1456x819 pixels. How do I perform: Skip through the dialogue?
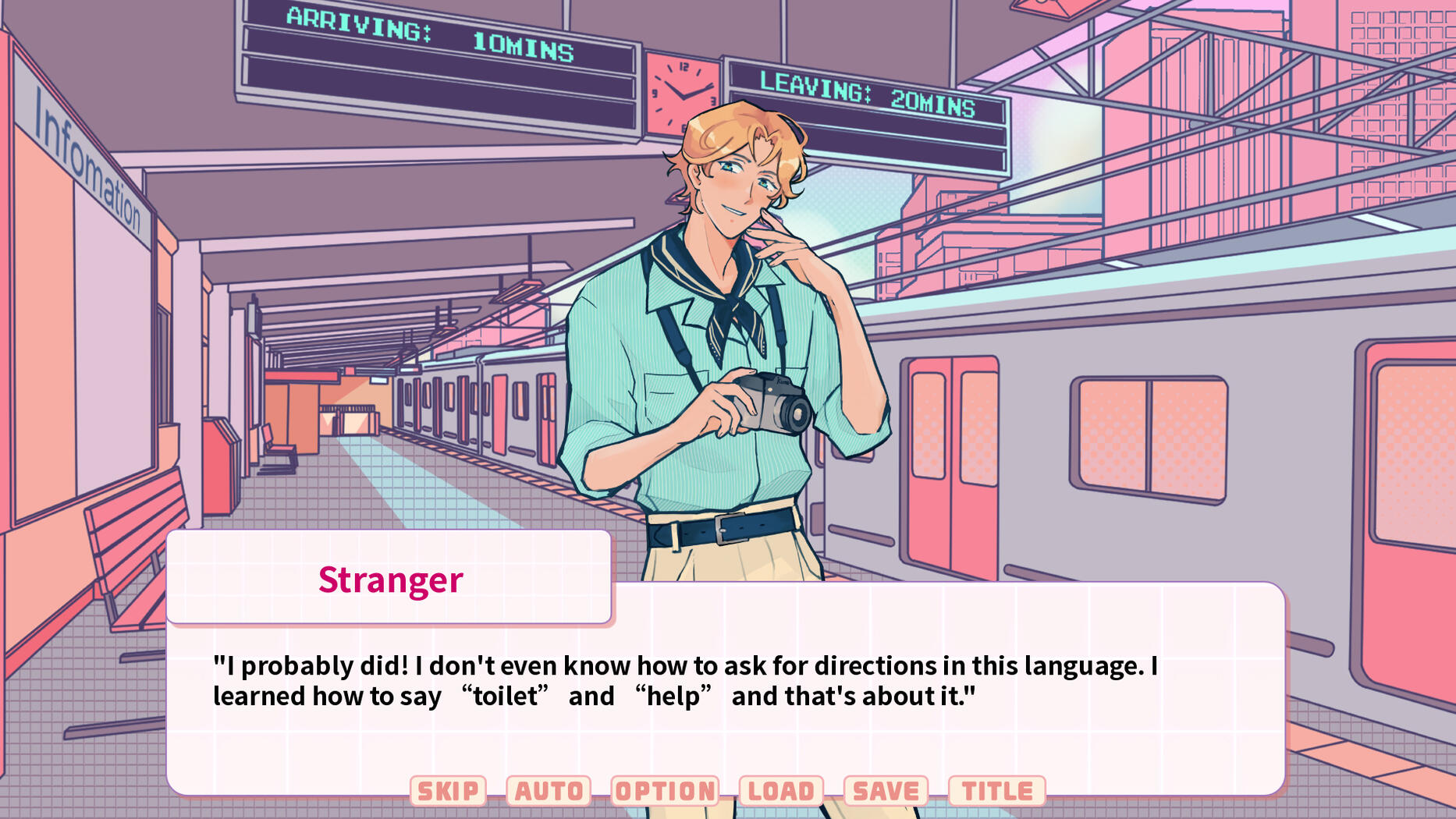[x=448, y=791]
